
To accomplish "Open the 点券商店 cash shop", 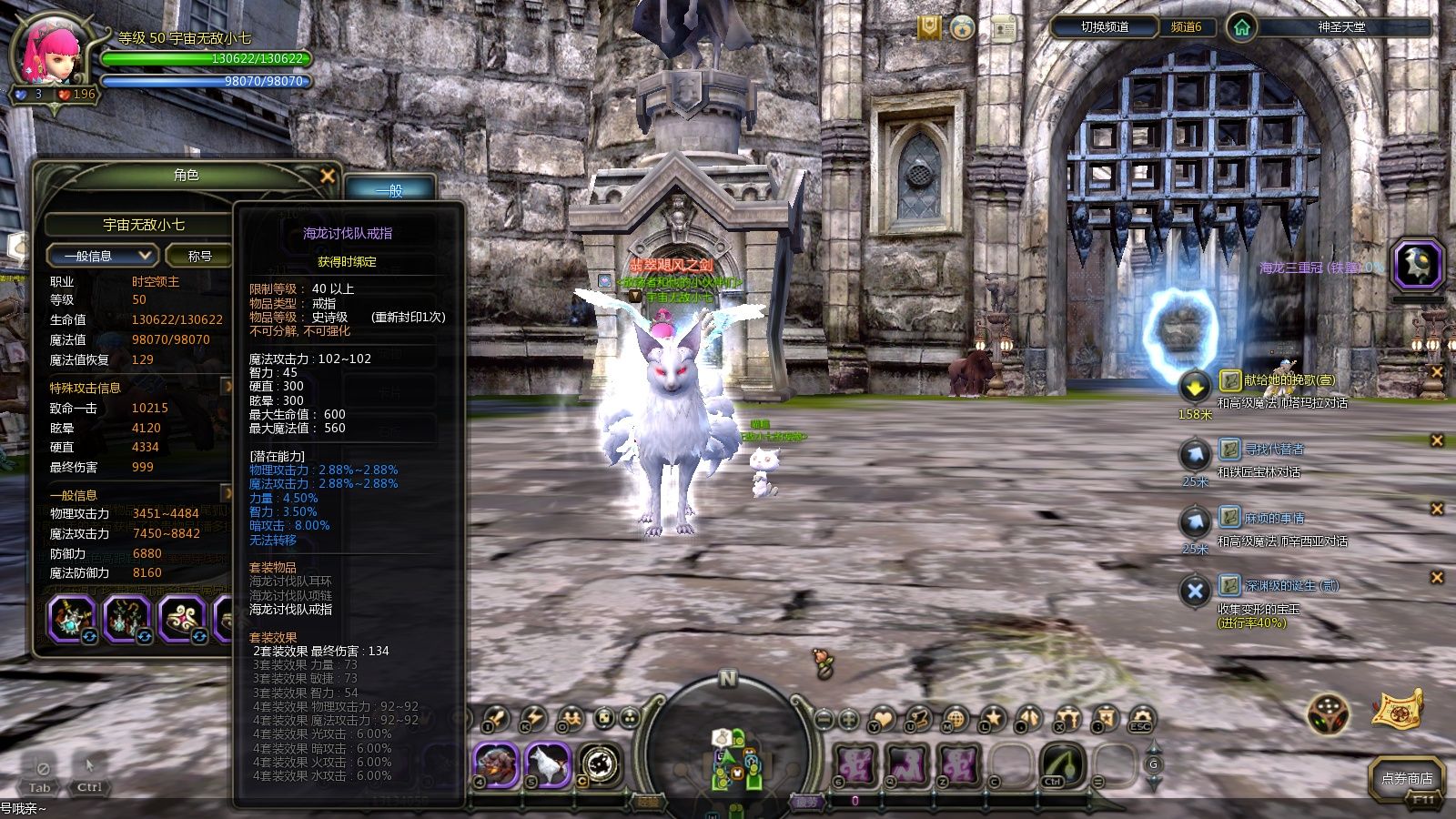I will [1406, 779].
